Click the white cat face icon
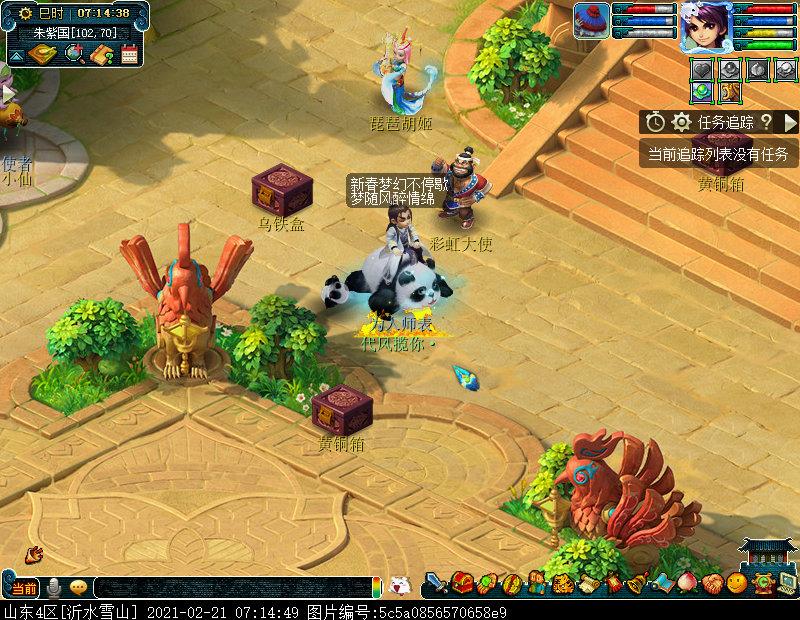 coord(400,586)
